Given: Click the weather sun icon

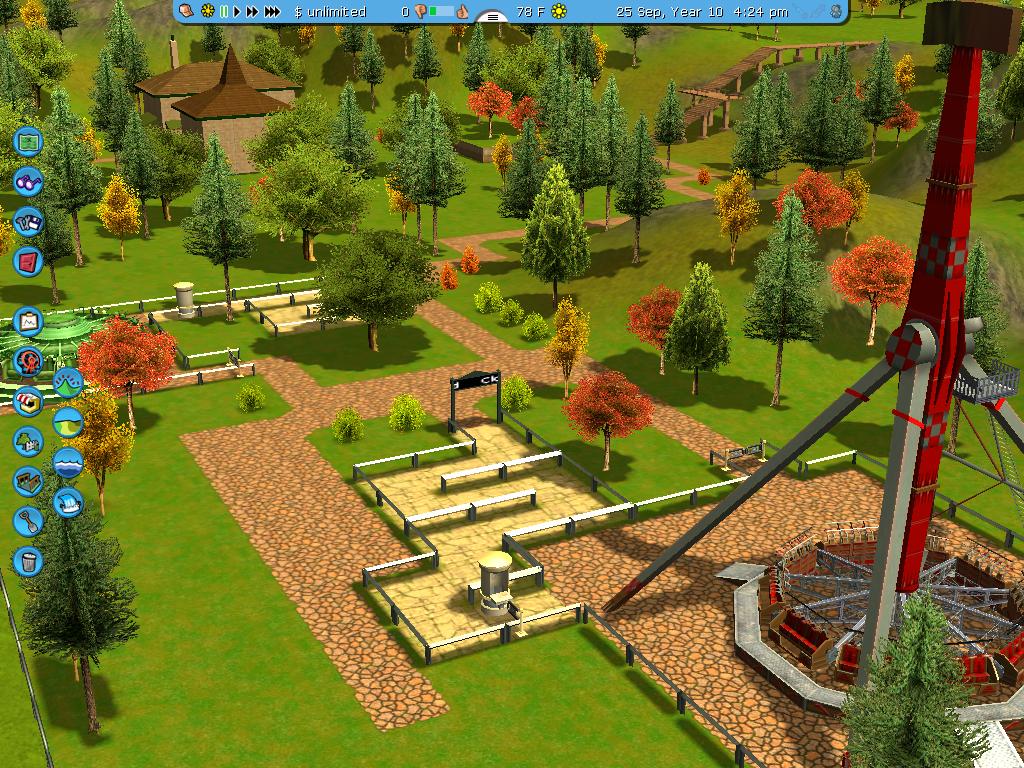Looking at the screenshot, I should click(559, 12).
